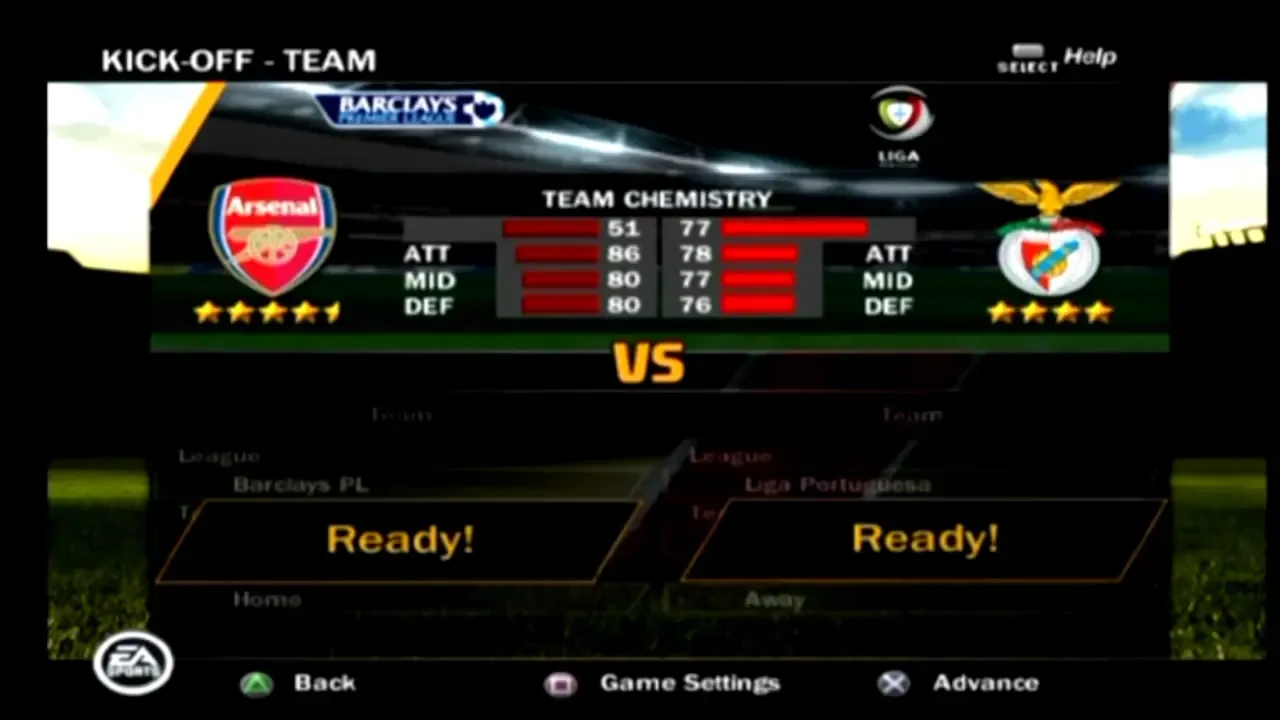The width and height of the screenshot is (1280, 720).
Task: Open Game Settings from the bottom bar
Action: coord(688,683)
